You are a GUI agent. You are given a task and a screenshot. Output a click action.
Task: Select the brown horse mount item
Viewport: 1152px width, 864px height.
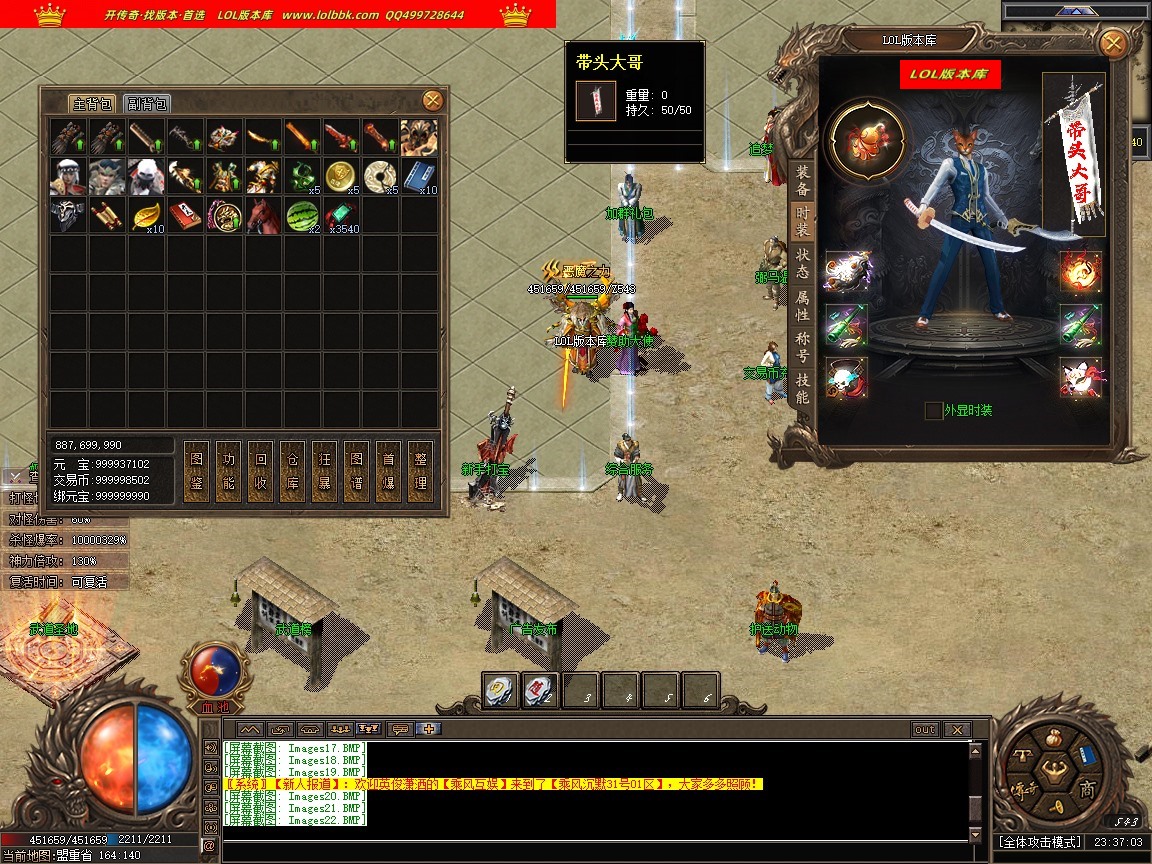pos(264,215)
